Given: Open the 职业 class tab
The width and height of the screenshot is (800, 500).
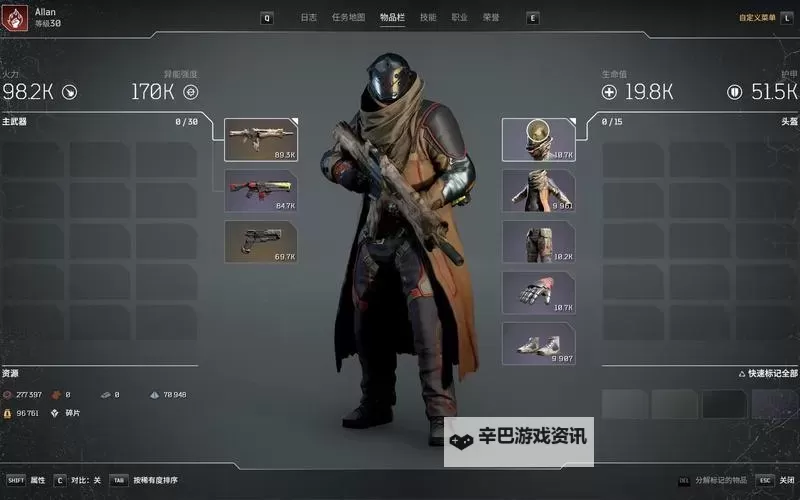Looking at the screenshot, I should point(459,17).
